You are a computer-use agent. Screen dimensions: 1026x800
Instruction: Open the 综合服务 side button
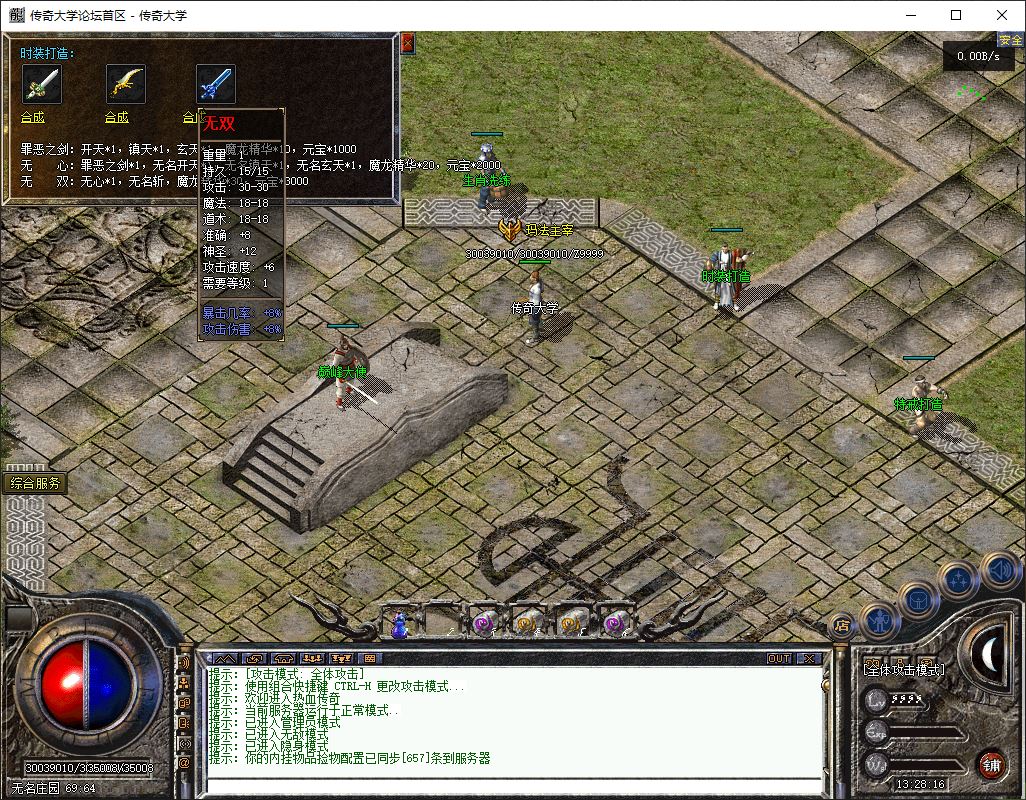point(36,483)
